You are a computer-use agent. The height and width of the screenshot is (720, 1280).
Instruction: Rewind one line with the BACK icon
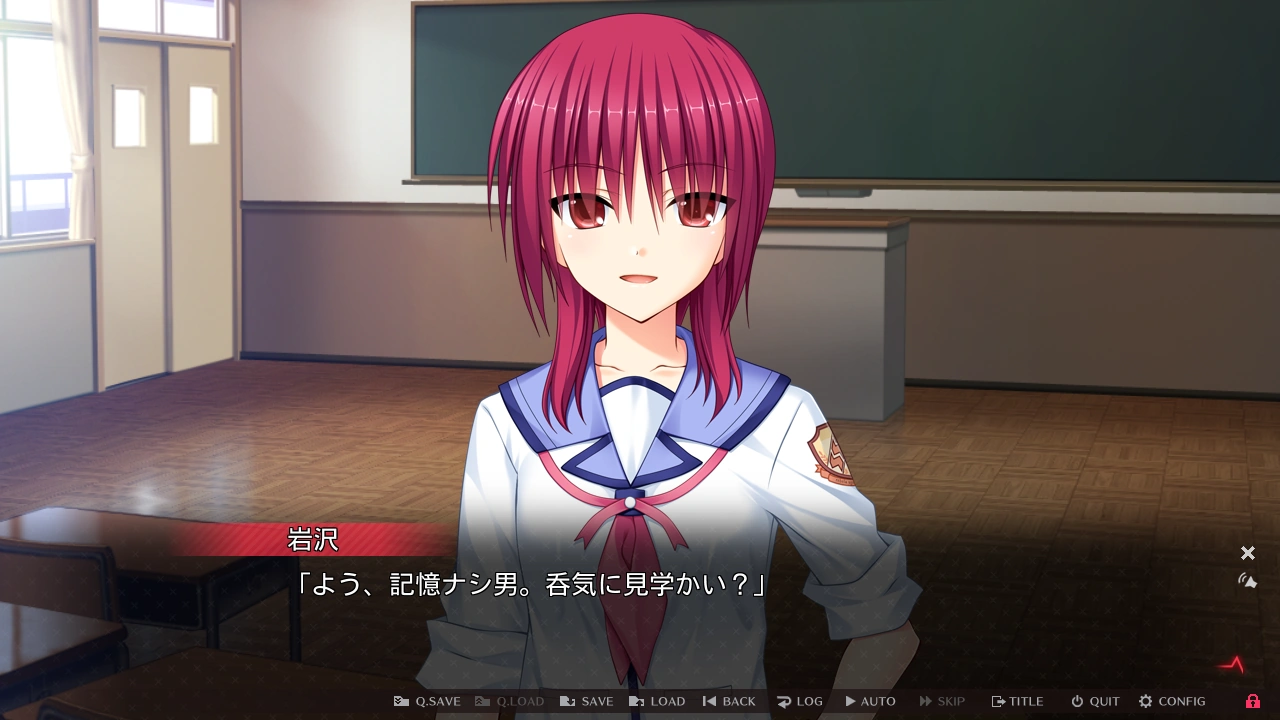(708, 701)
